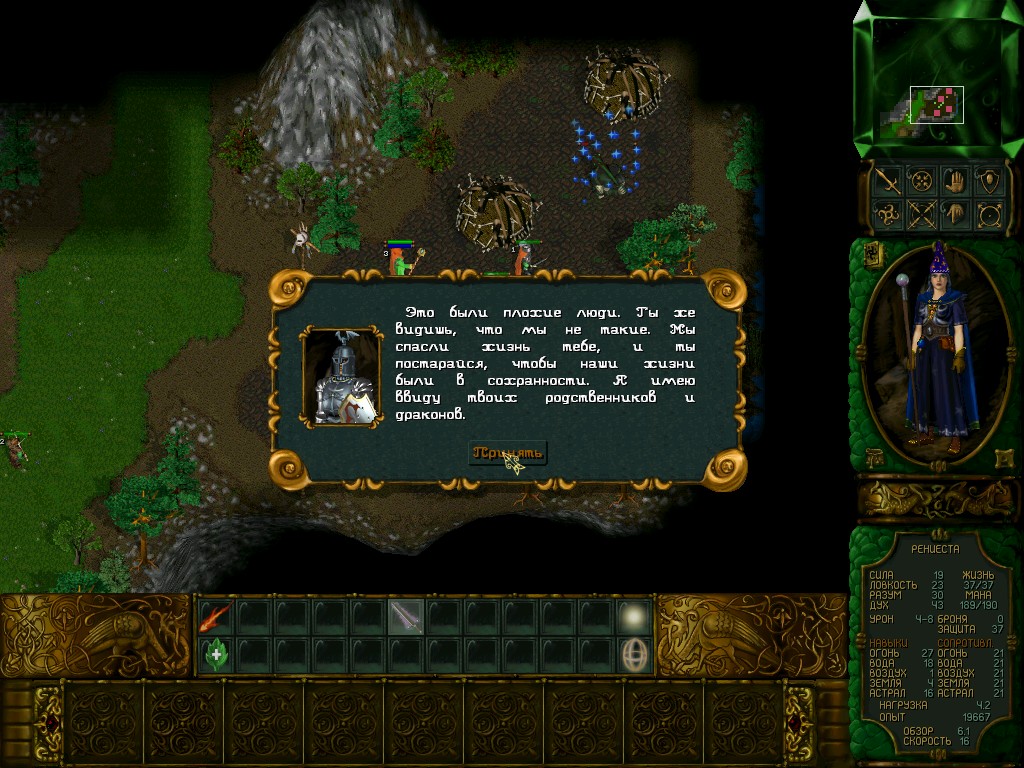This screenshot has height=768, width=1024.
Task: Click the open raised hand command
Action: pos(955,181)
